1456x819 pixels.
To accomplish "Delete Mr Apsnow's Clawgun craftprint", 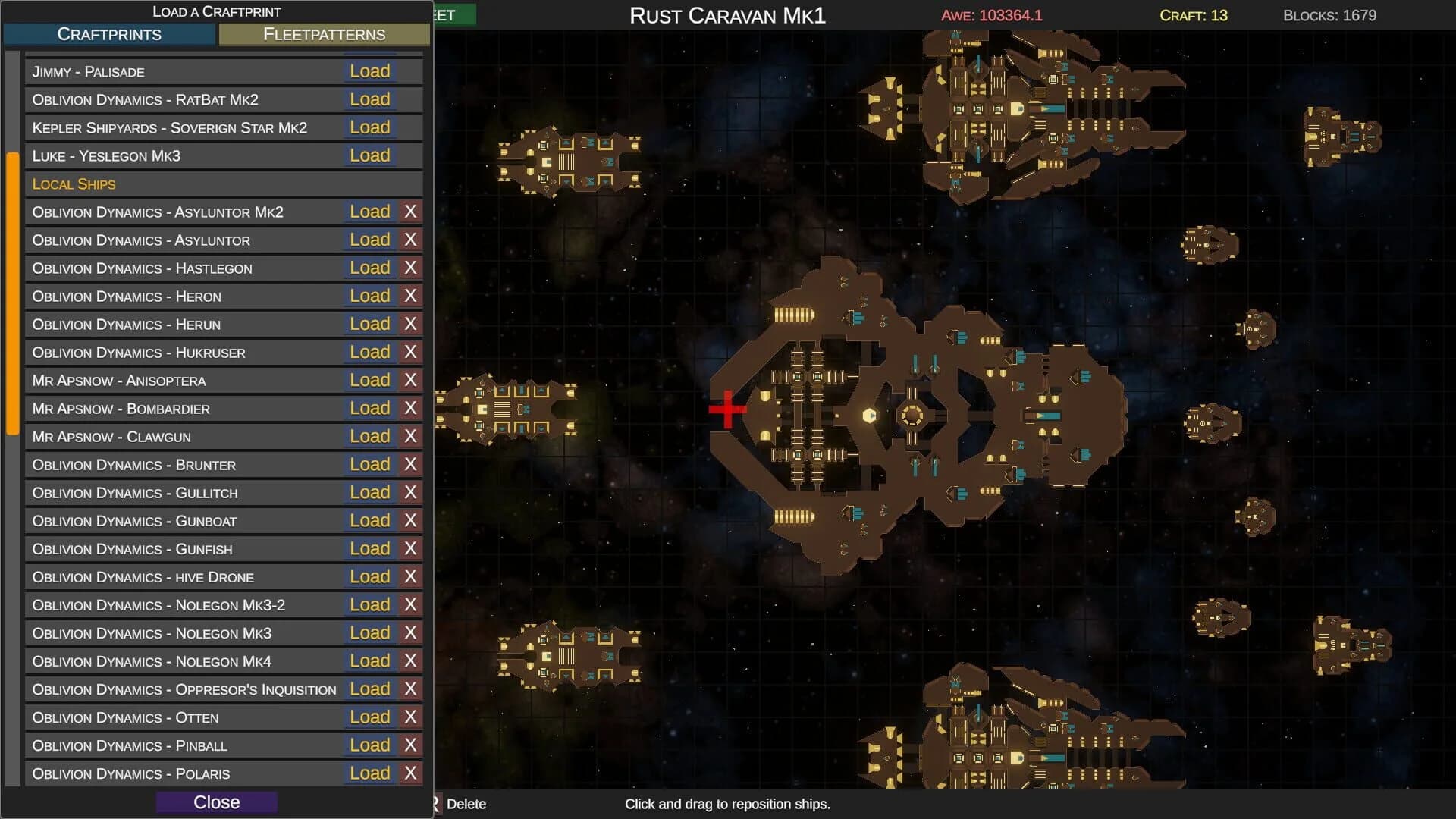I will 410,436.
